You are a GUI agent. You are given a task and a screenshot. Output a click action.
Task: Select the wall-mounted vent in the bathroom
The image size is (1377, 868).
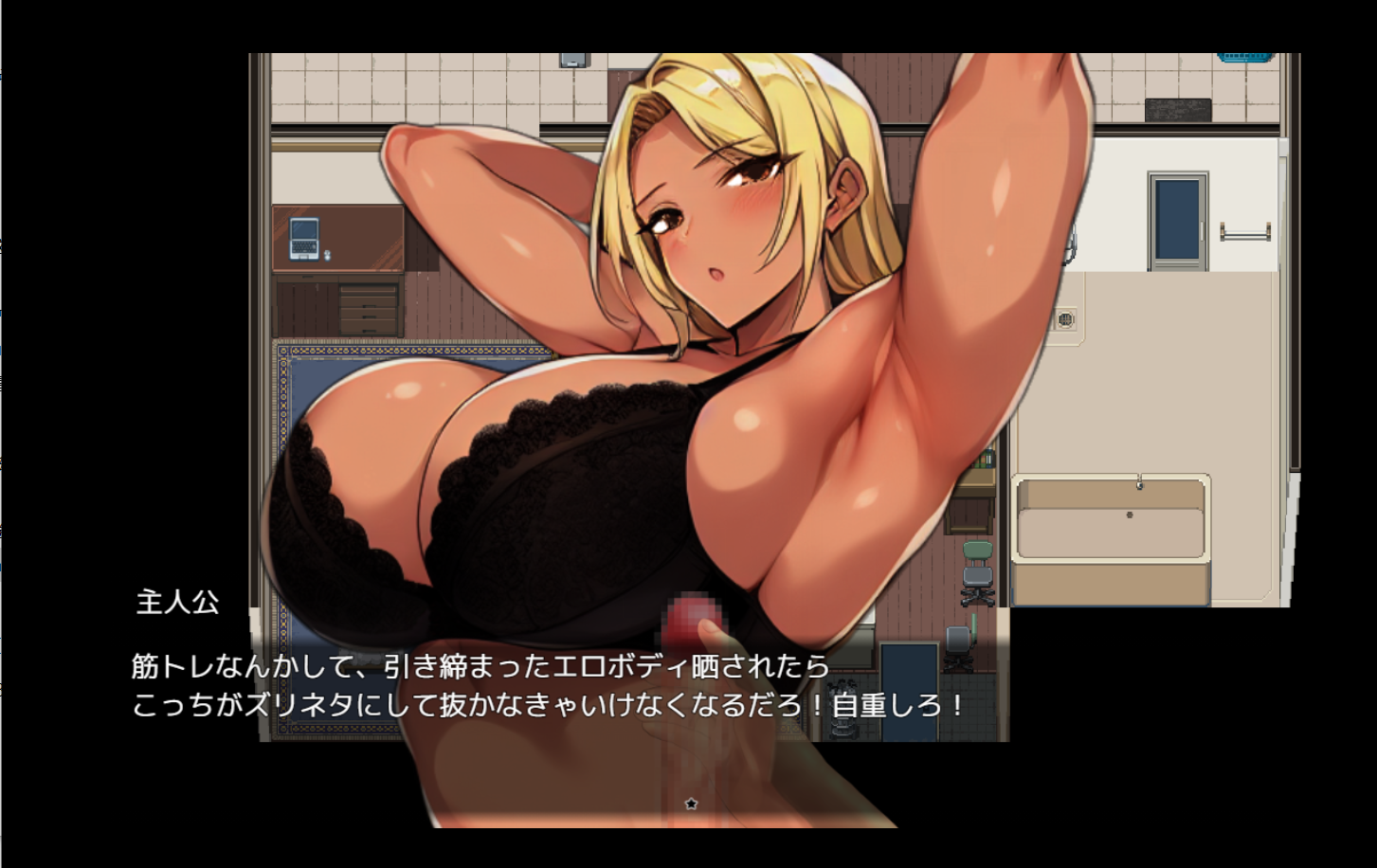click(x=1064, y=318)
